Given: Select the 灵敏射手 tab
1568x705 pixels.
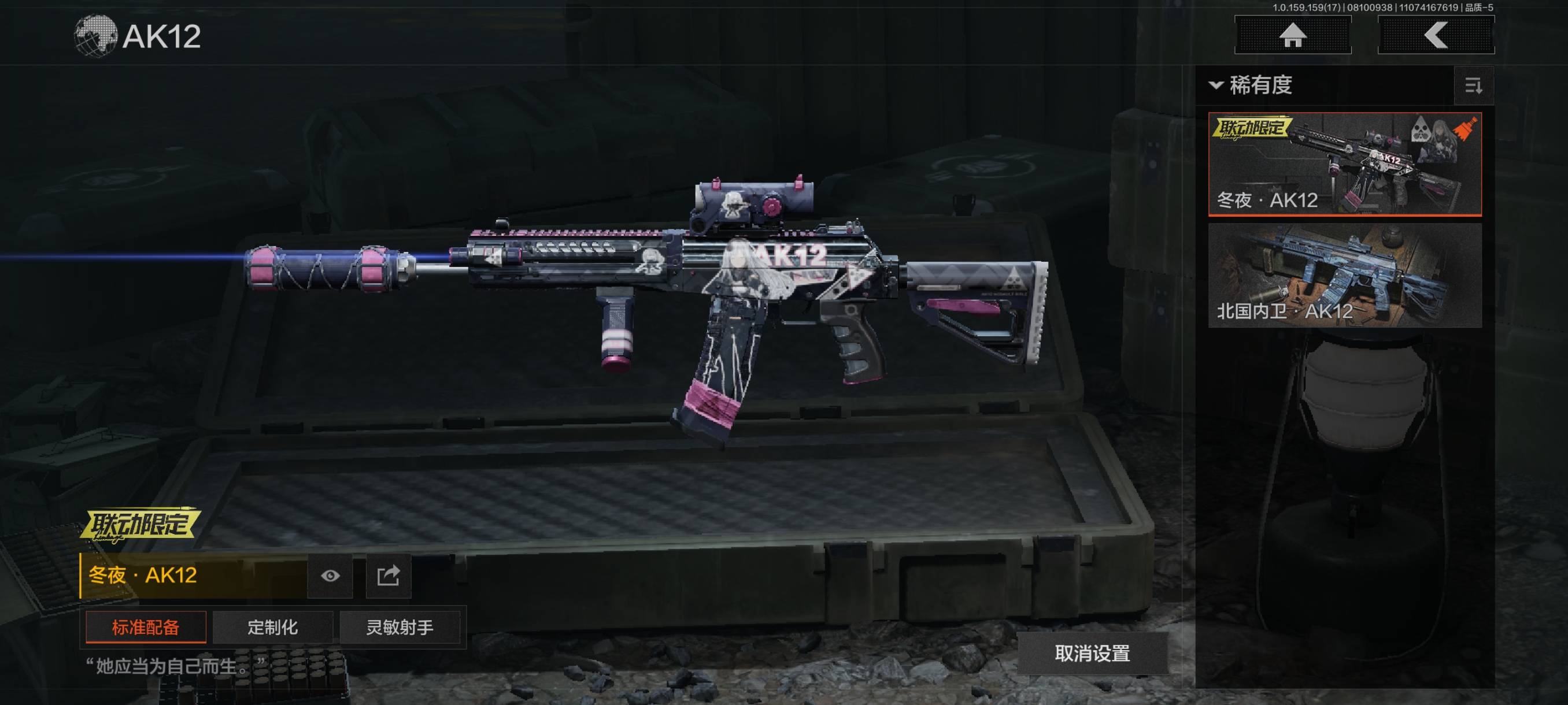Looking at the screenshot, I should (400, 627).
